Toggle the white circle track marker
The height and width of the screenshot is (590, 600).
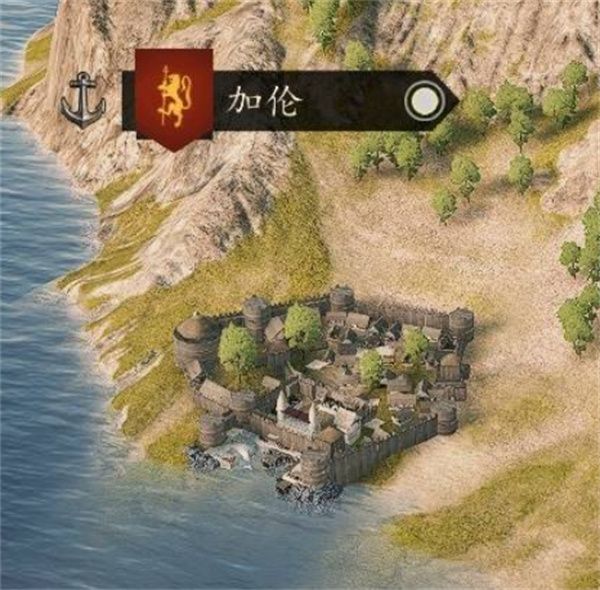(424, 102)
